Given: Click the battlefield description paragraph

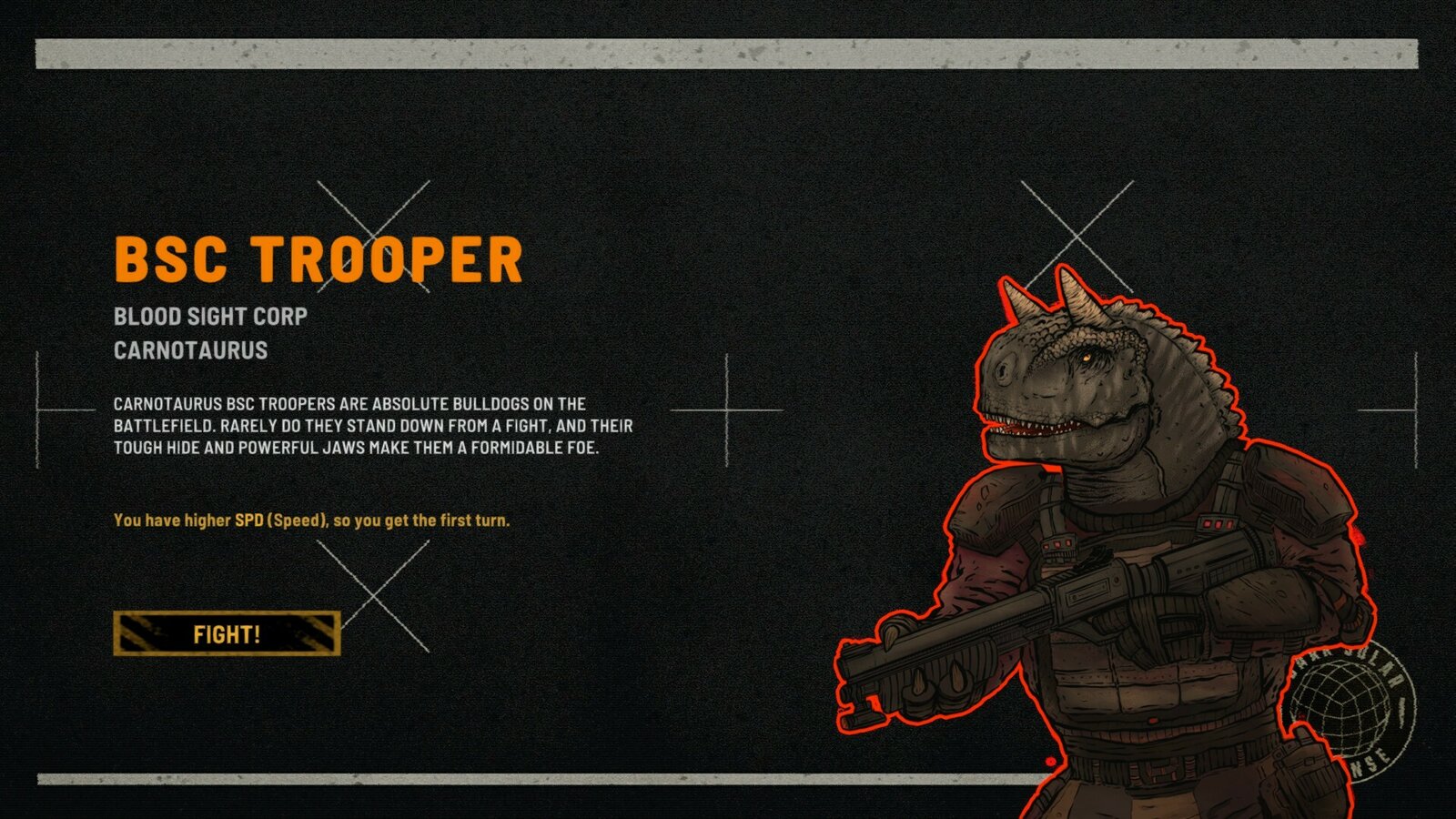Looking at the screenshot, I should [x=373, y=424].
